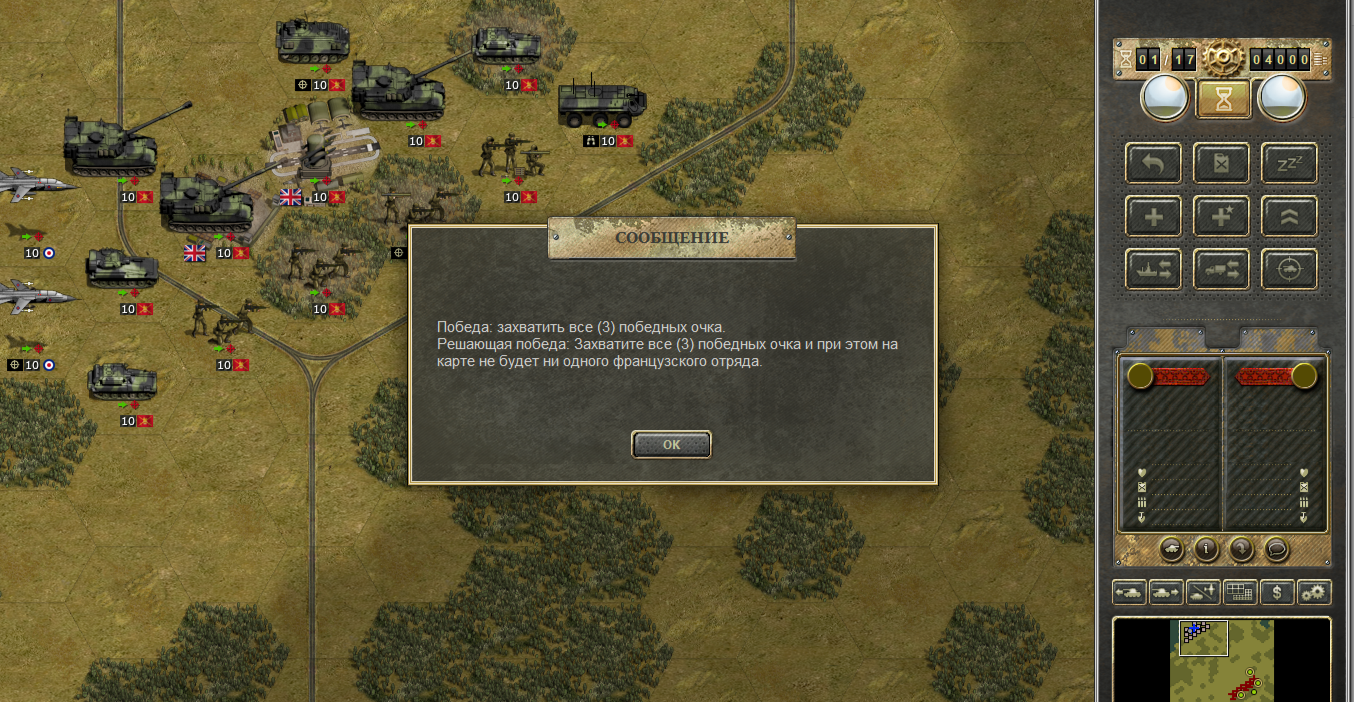Click the minimap to move the view
The height and width of the screenshot is (702, 1354).
point(1222,659)
